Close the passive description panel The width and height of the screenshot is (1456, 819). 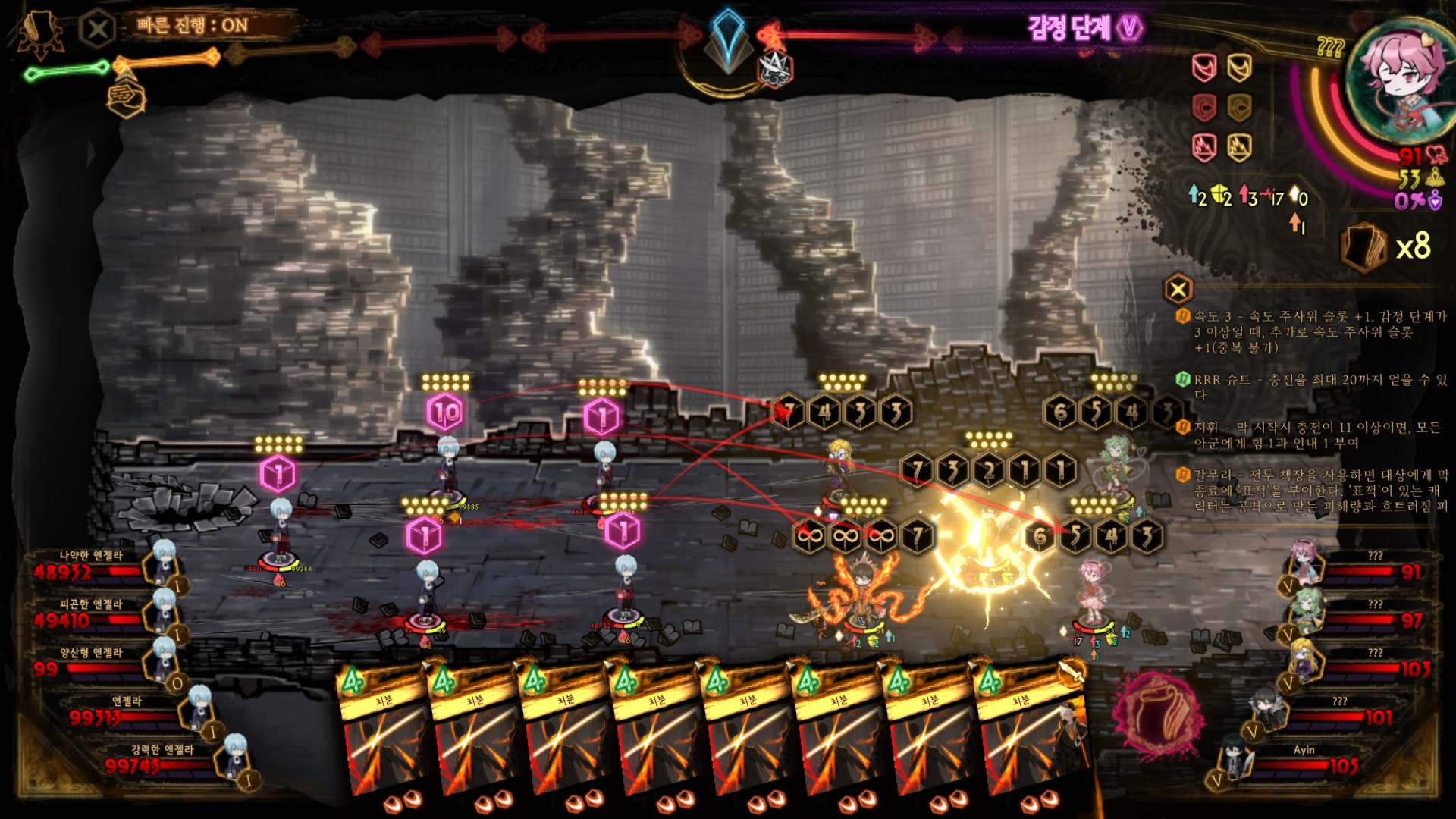(x=1178, y=289)
